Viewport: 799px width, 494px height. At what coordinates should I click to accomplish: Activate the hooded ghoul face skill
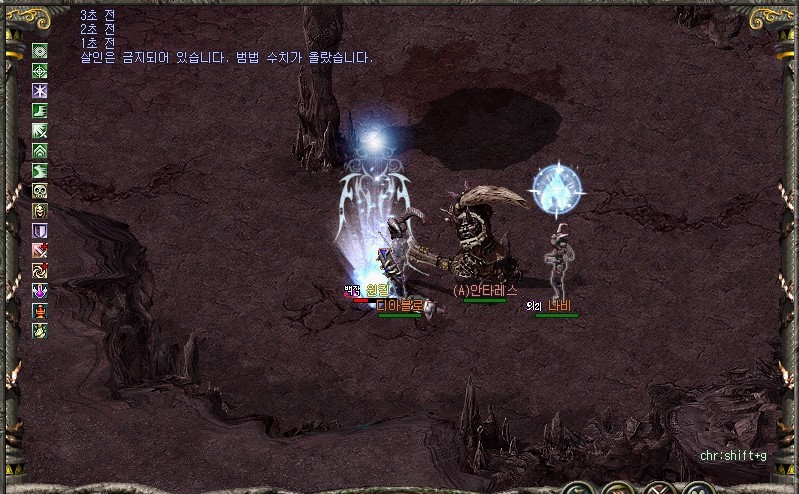[x=40, y=211]
